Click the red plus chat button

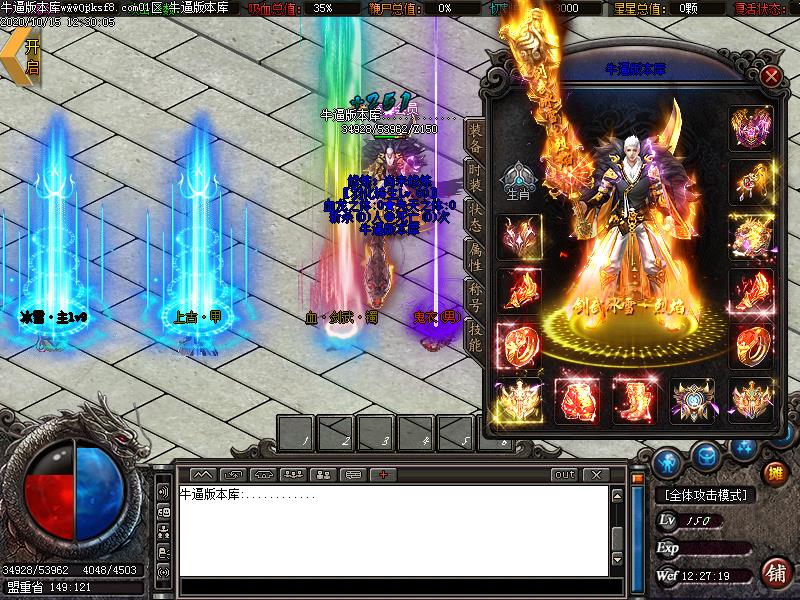(383, 474)
